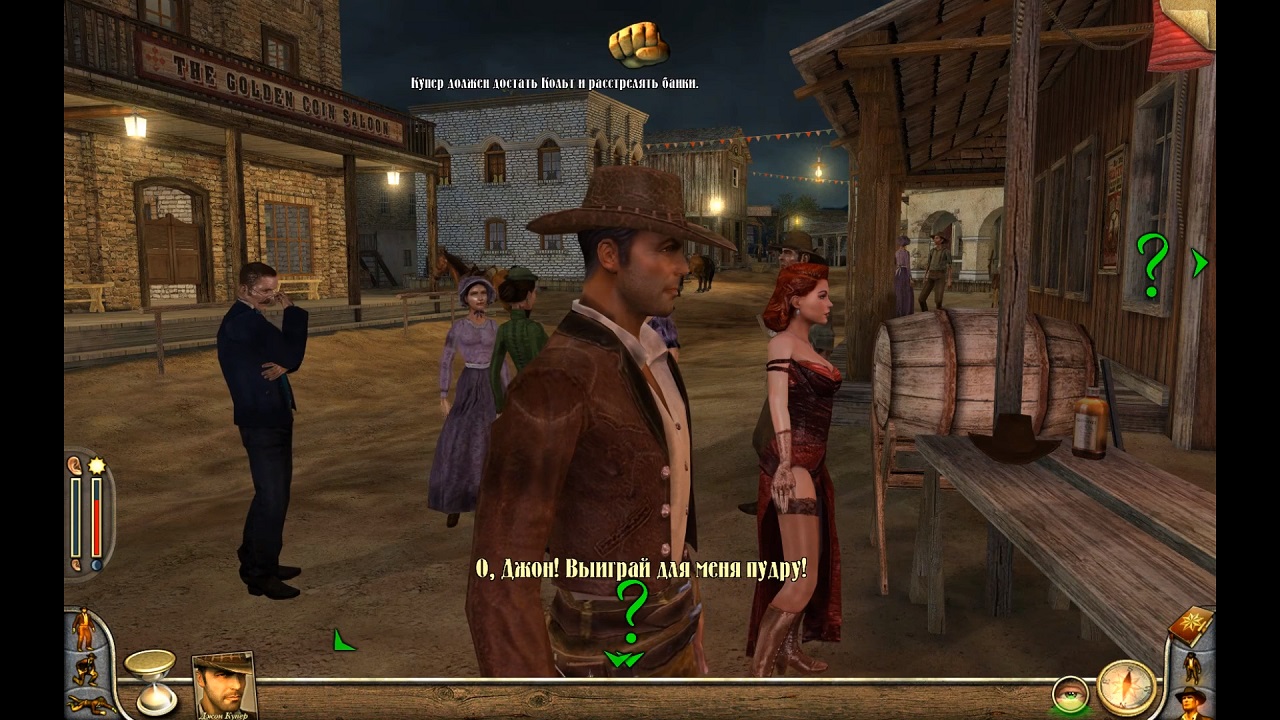Image resolution: width=1280 pixels, height=720 pixels.
Task: Click the hat-wearing face icon in the corner
Action: [x=1191, y=703]
